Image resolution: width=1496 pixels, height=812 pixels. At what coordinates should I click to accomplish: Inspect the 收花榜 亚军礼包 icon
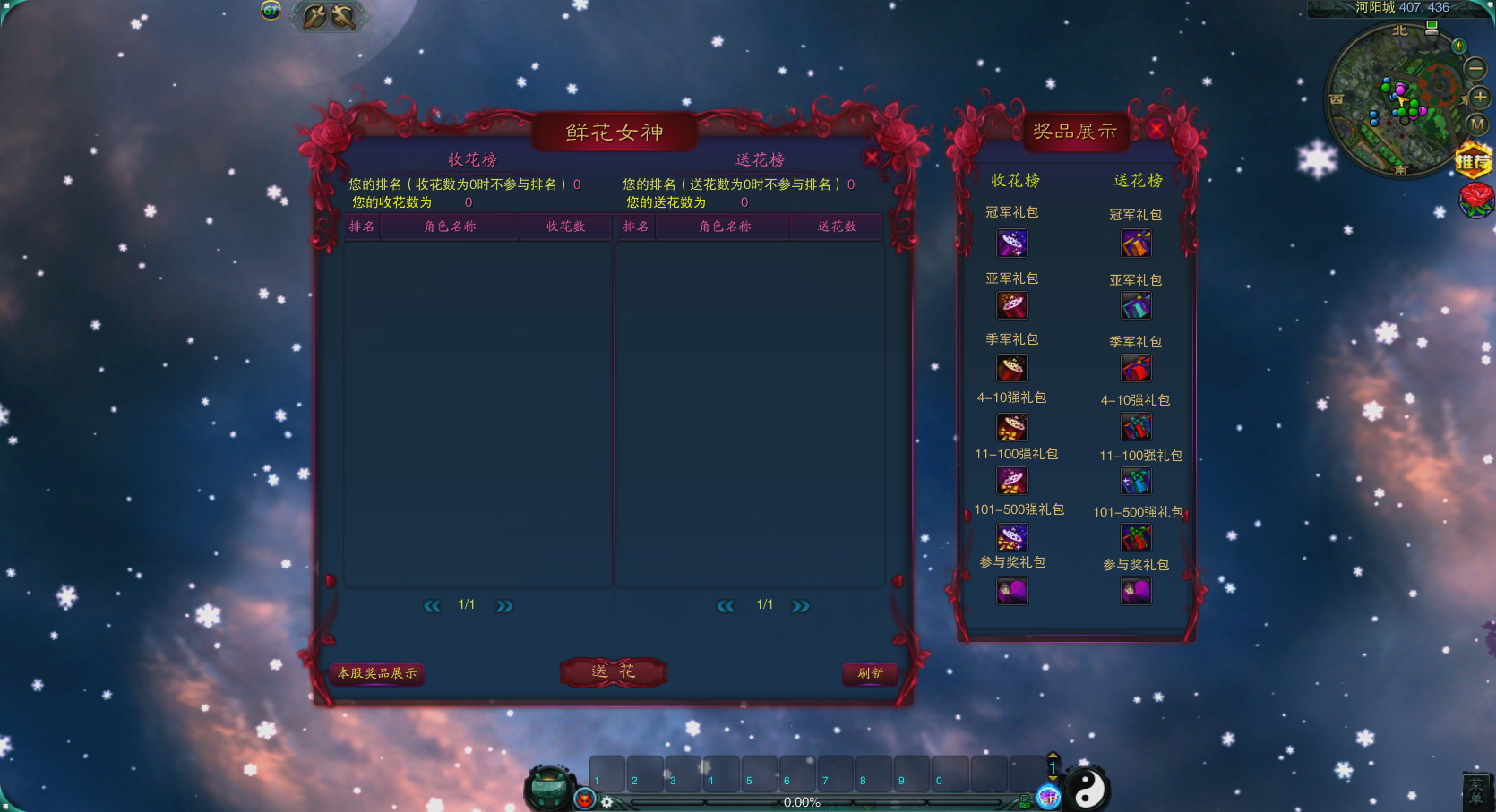pyautogui.click(x=1012, y=305)
